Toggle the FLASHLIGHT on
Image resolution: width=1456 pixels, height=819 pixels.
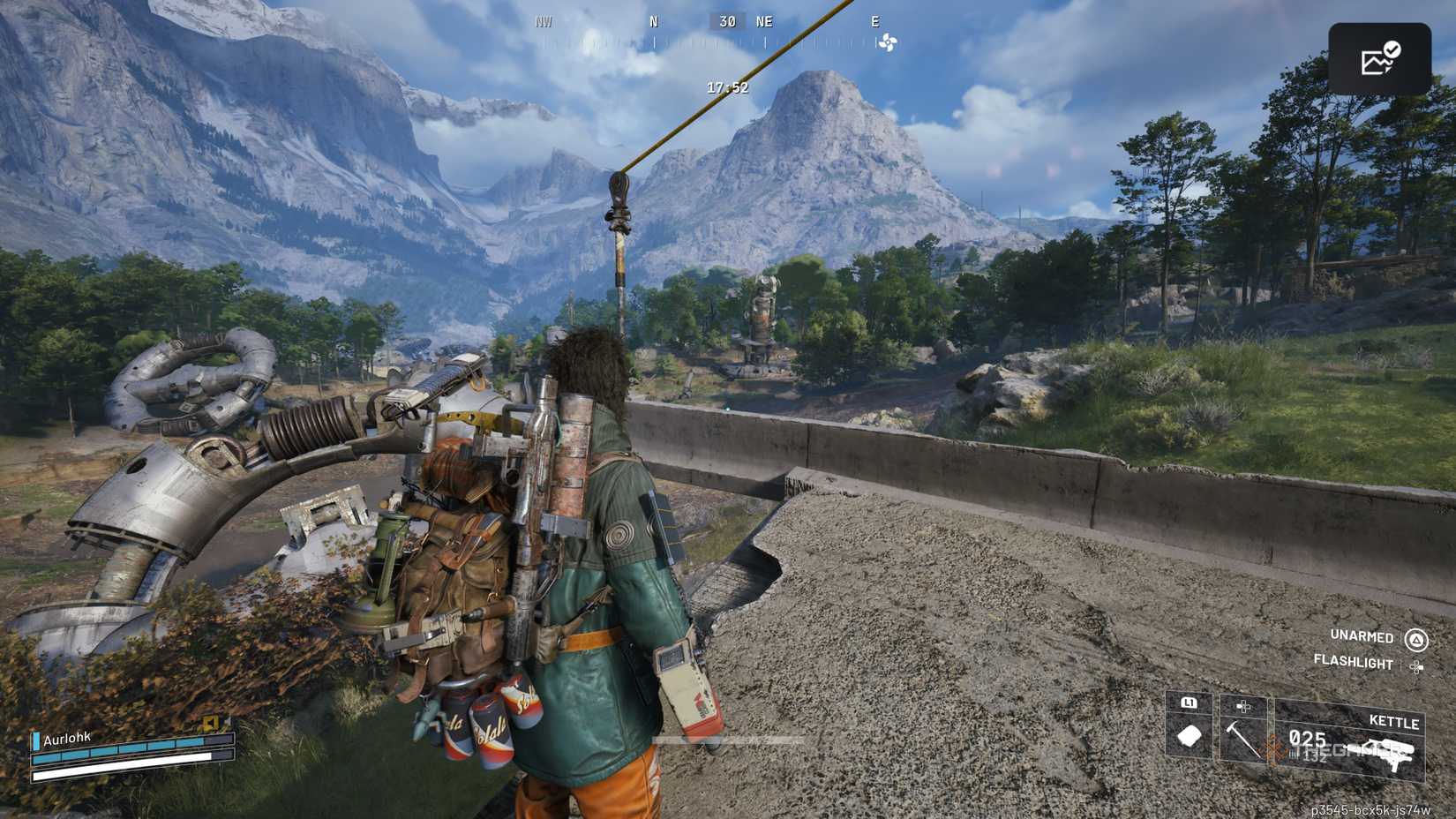tap(1353, 663)
